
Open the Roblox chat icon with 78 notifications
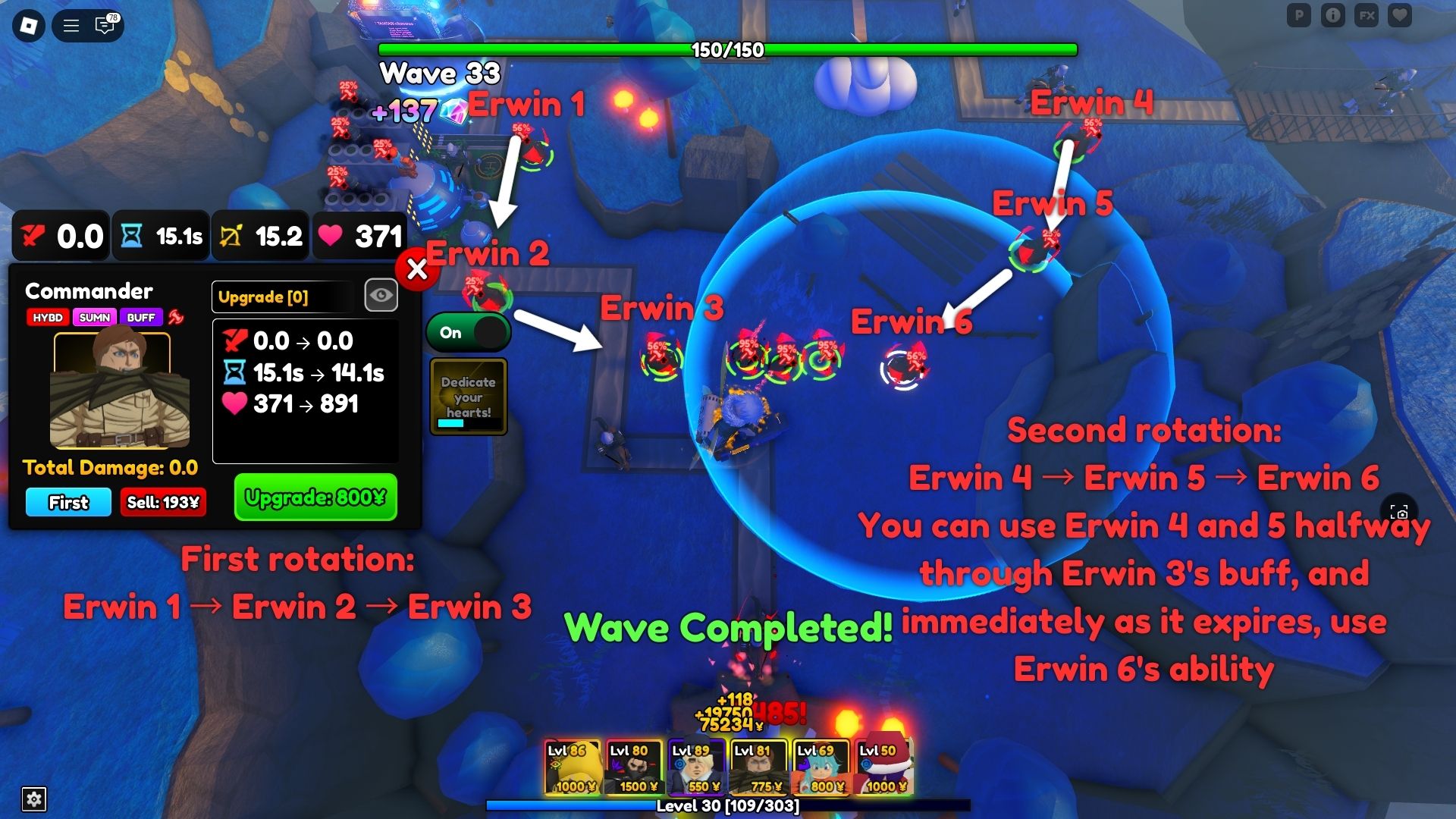coord(104,25)
